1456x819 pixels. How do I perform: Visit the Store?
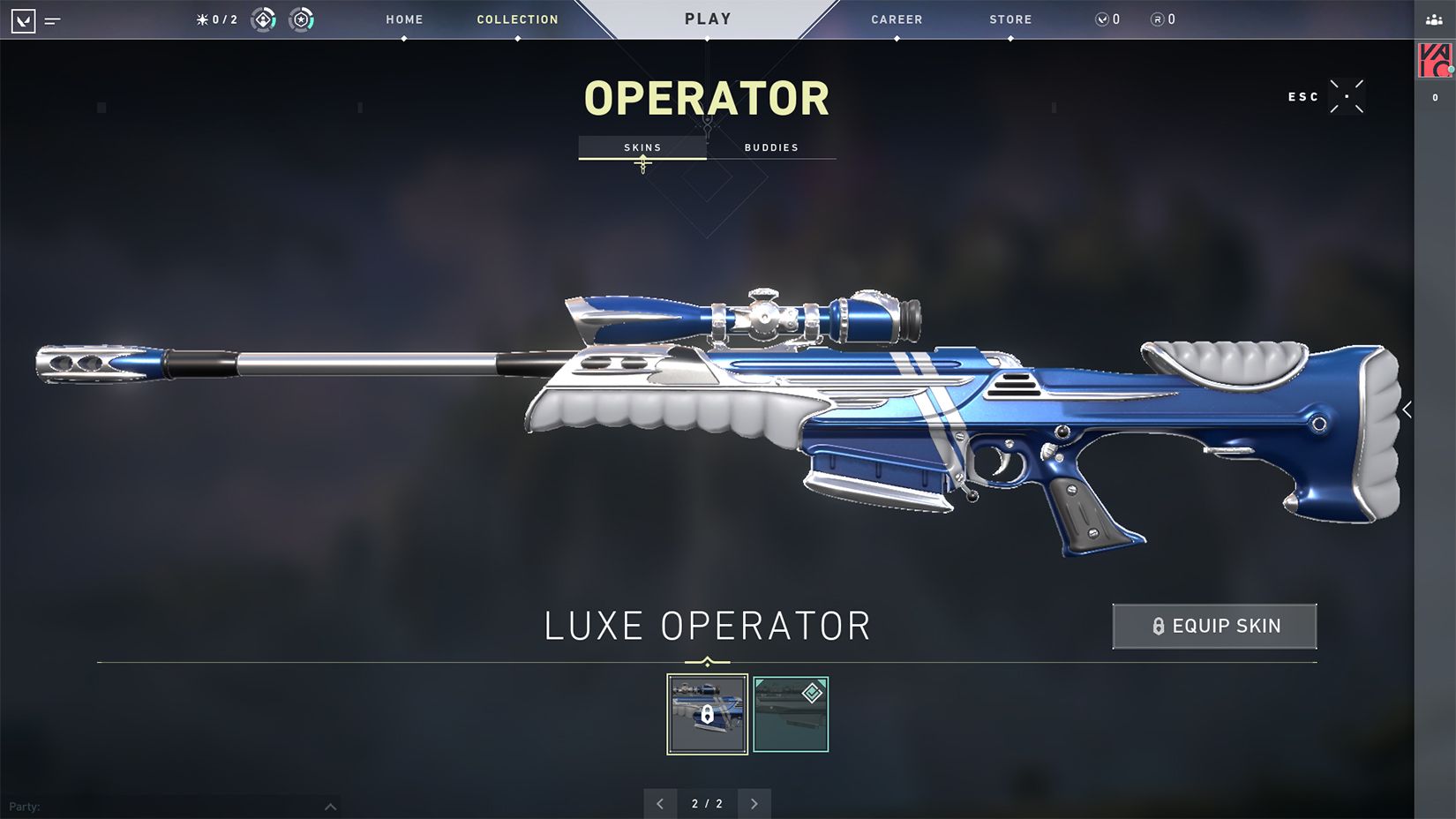[1010, 19]
